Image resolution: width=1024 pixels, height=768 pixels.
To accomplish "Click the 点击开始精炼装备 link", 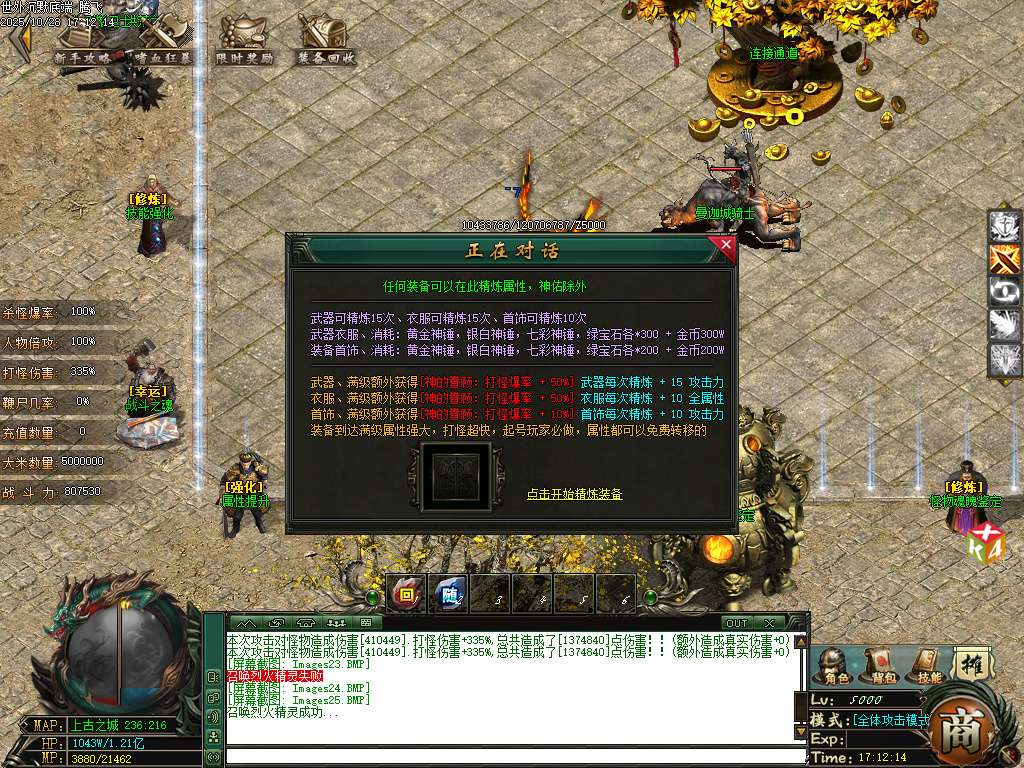I will pos(575,494).
